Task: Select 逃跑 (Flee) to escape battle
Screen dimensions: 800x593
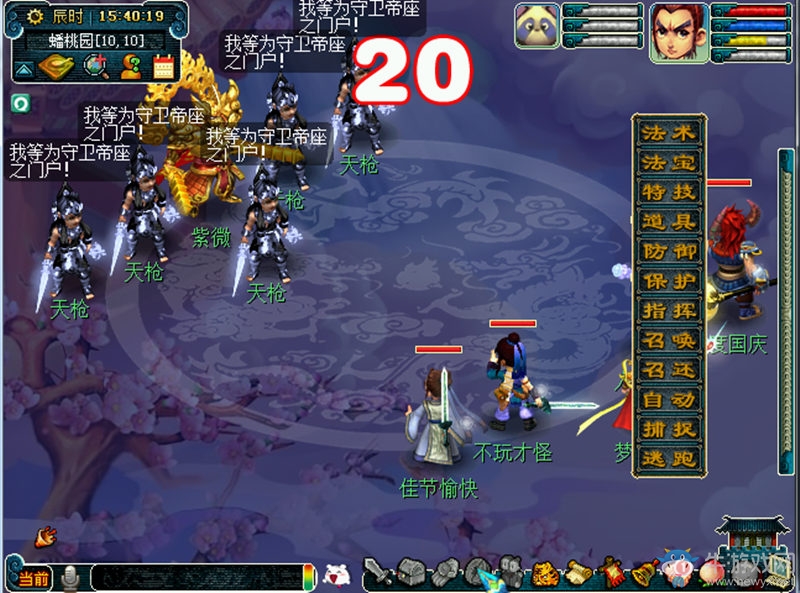Action: click(x=669, y=460)
